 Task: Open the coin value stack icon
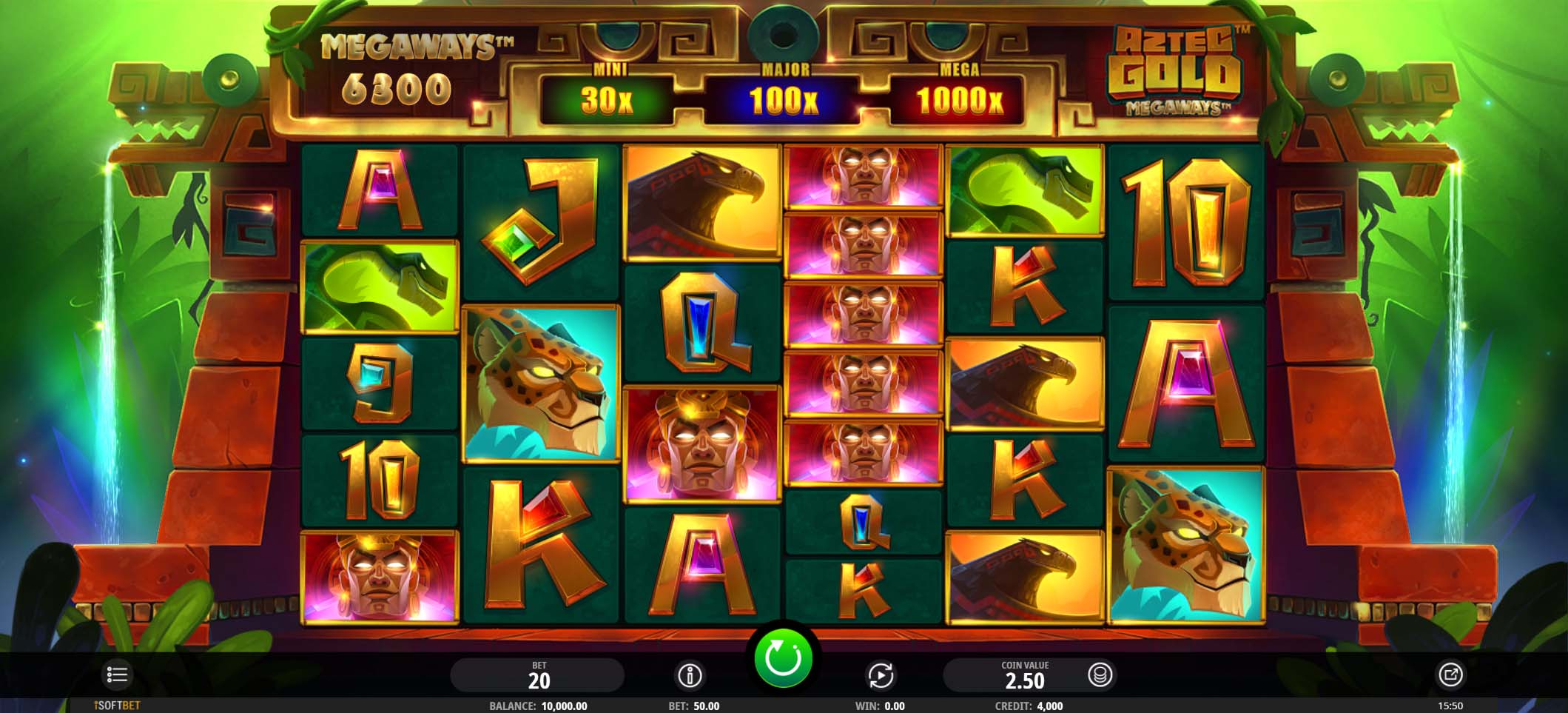click(1100, 674)
